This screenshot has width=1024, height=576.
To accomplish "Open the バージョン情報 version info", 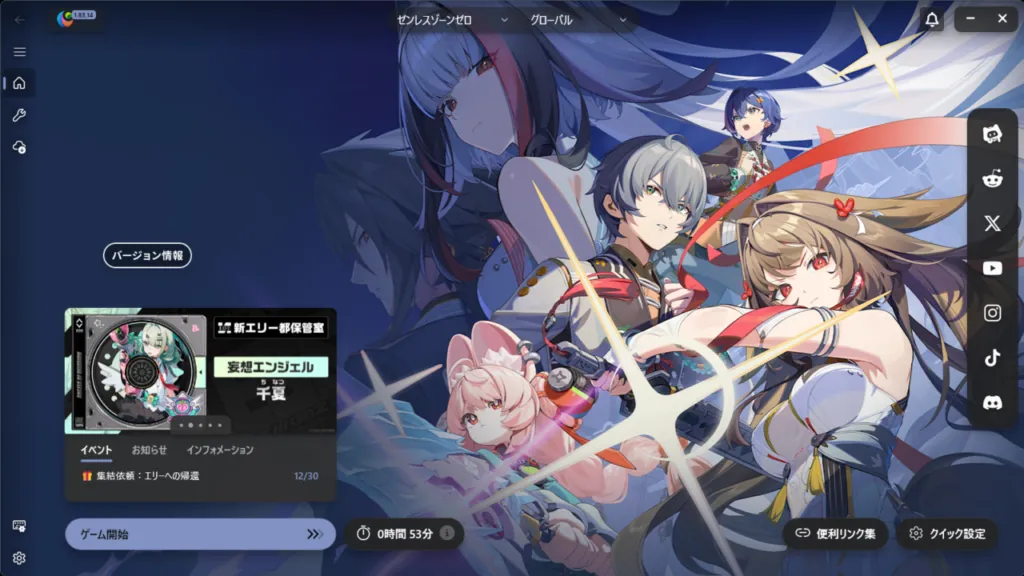I will (147, 255).
